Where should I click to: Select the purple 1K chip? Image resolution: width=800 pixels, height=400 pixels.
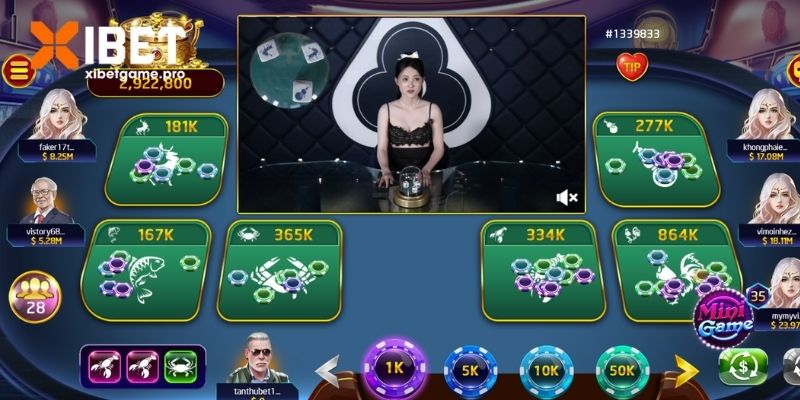pos(394,368)
